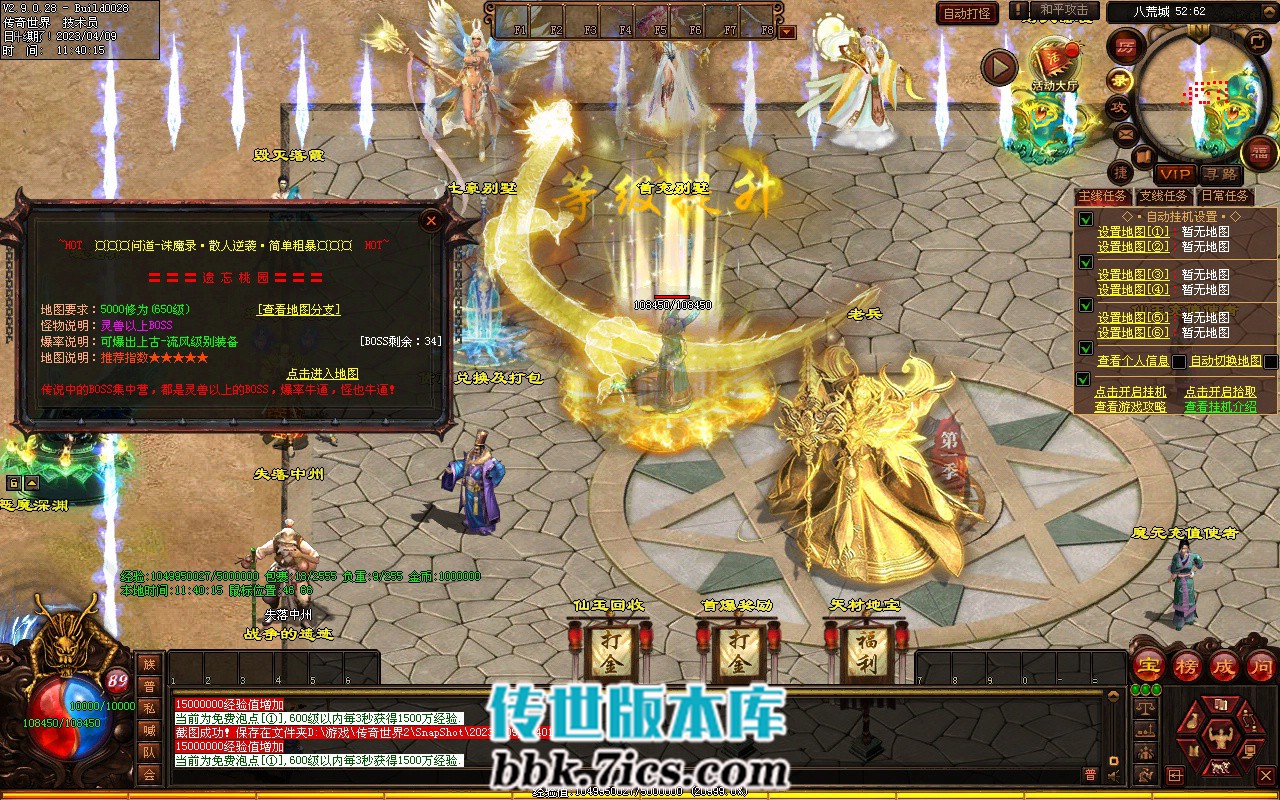The image size is (1280, 800).
Task: Click the 点击进入地图 link
Action: tap(322, 373)
